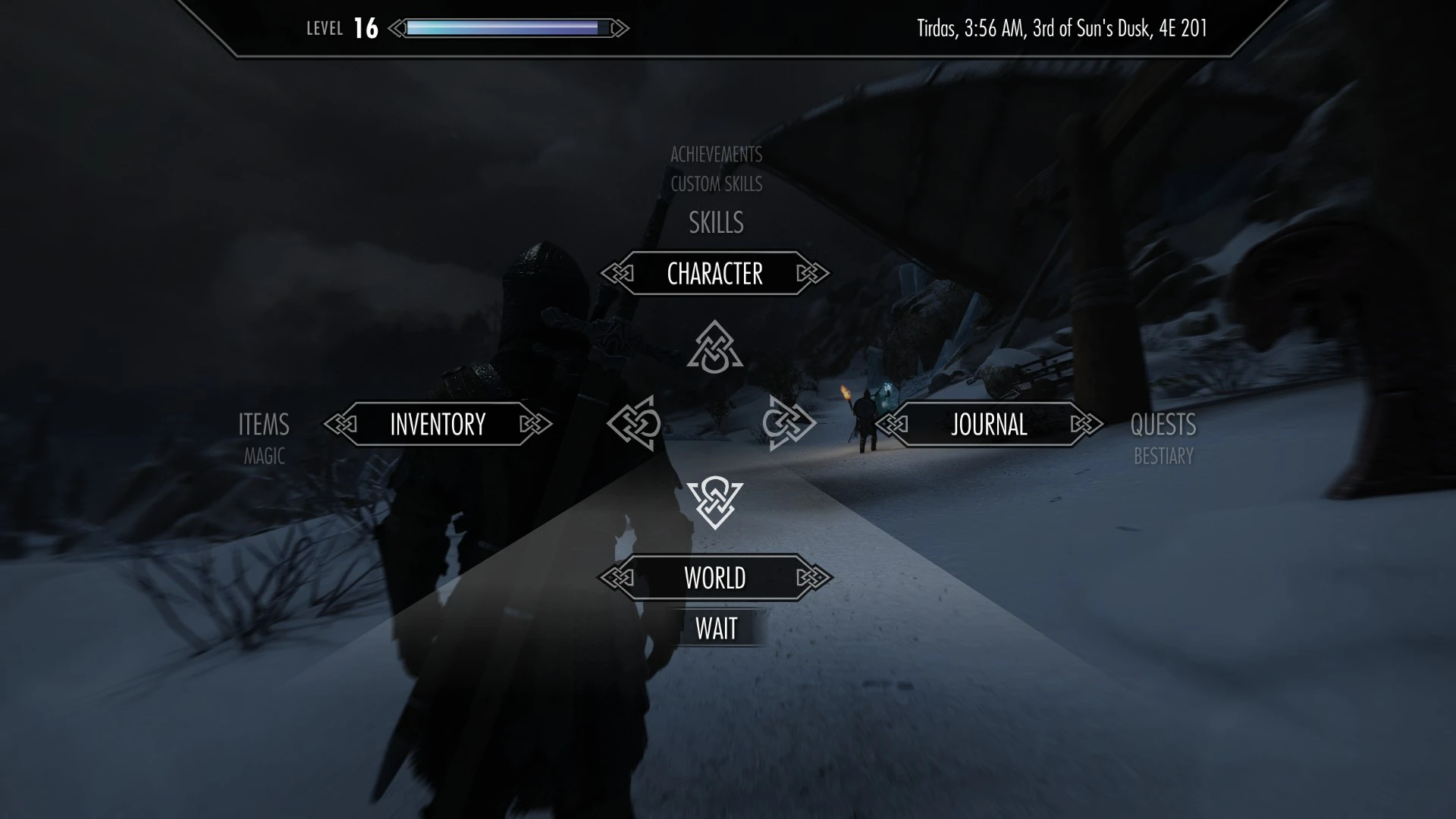Viewport: 1456px width, 819px height.
Task: Open the Journal menu
Action: click(x=989, y=425)
